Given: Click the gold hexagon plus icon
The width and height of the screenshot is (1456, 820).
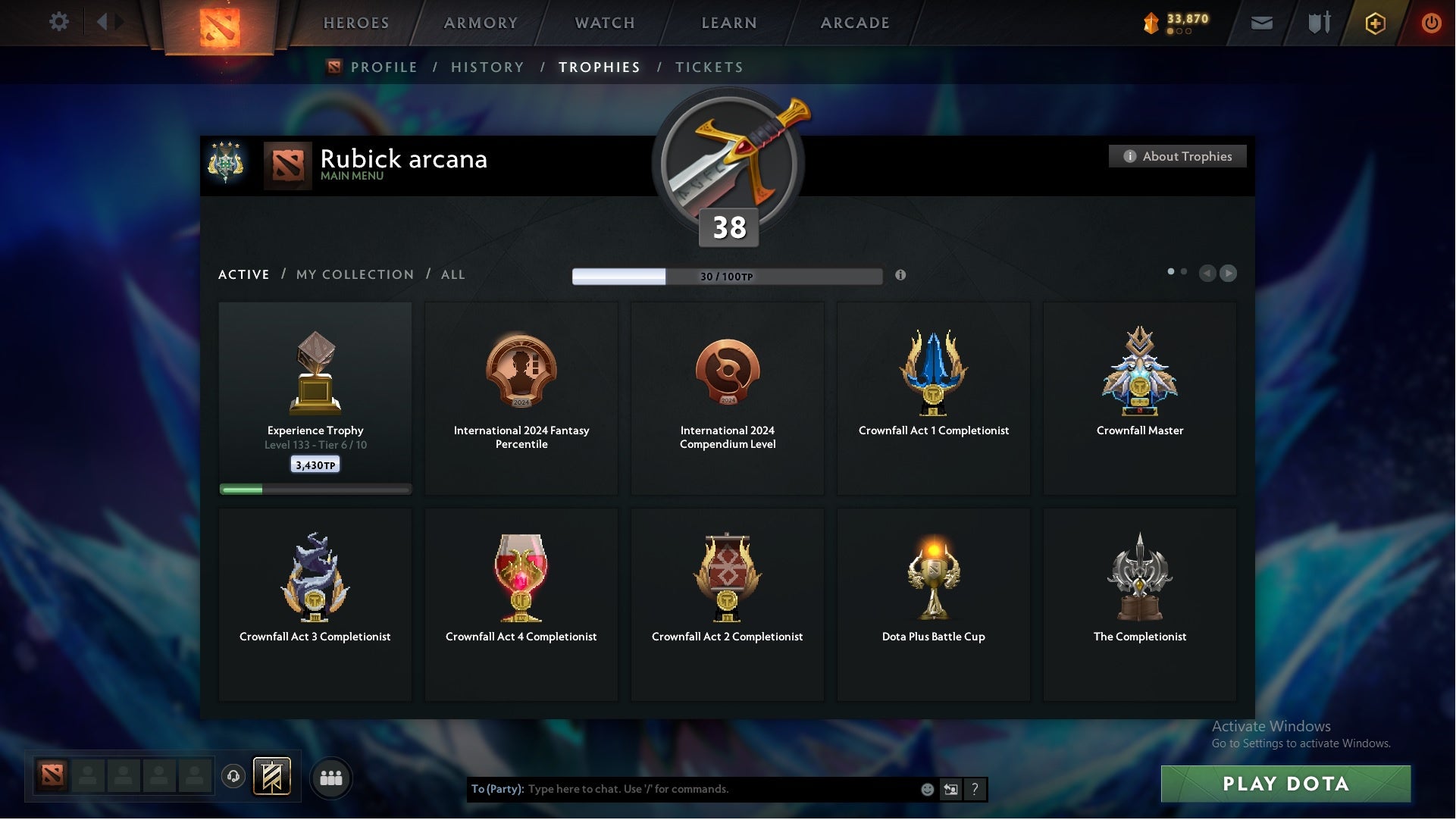Looking at the screenshot, I should tap(1375, 23).
